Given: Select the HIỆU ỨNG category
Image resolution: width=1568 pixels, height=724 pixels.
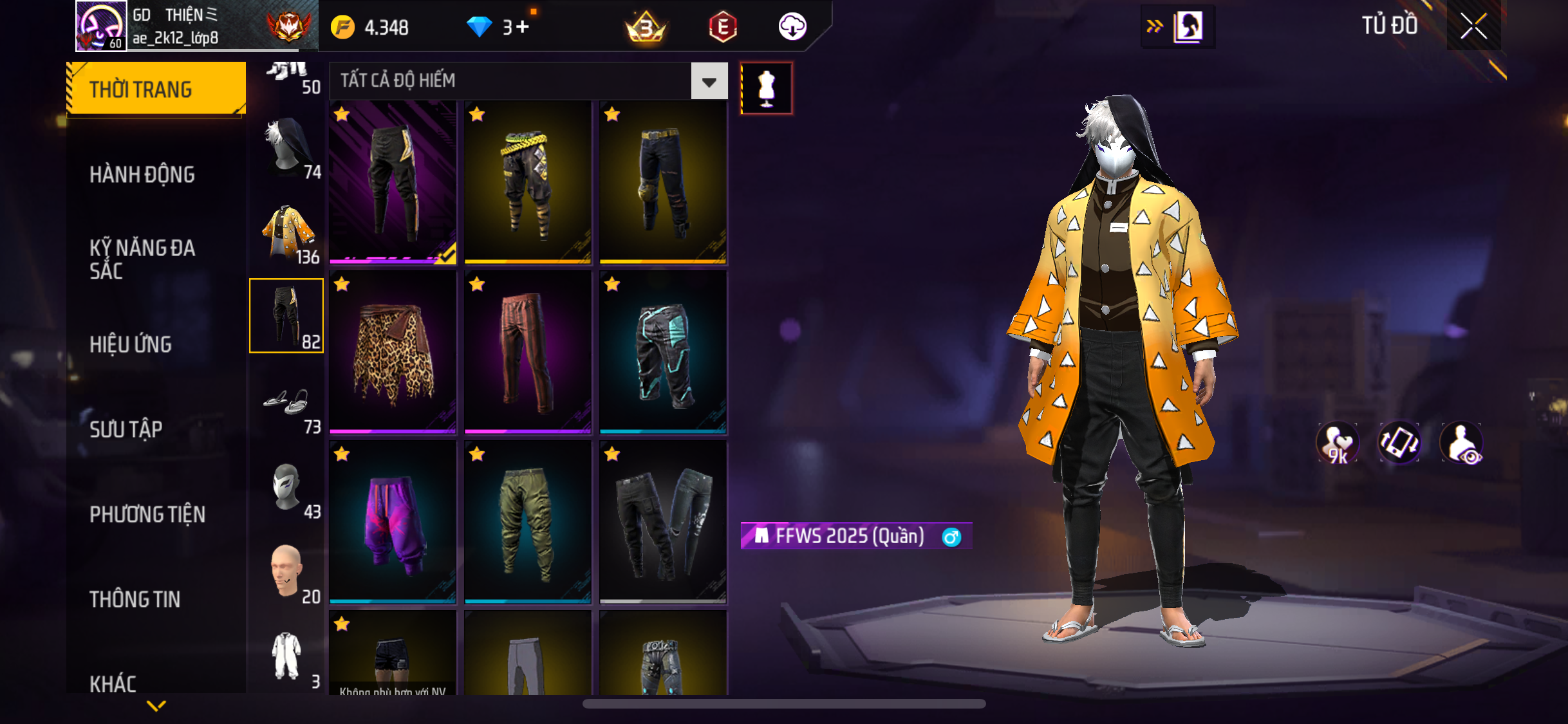Looking at the screenshot, I should pos(131,344).
